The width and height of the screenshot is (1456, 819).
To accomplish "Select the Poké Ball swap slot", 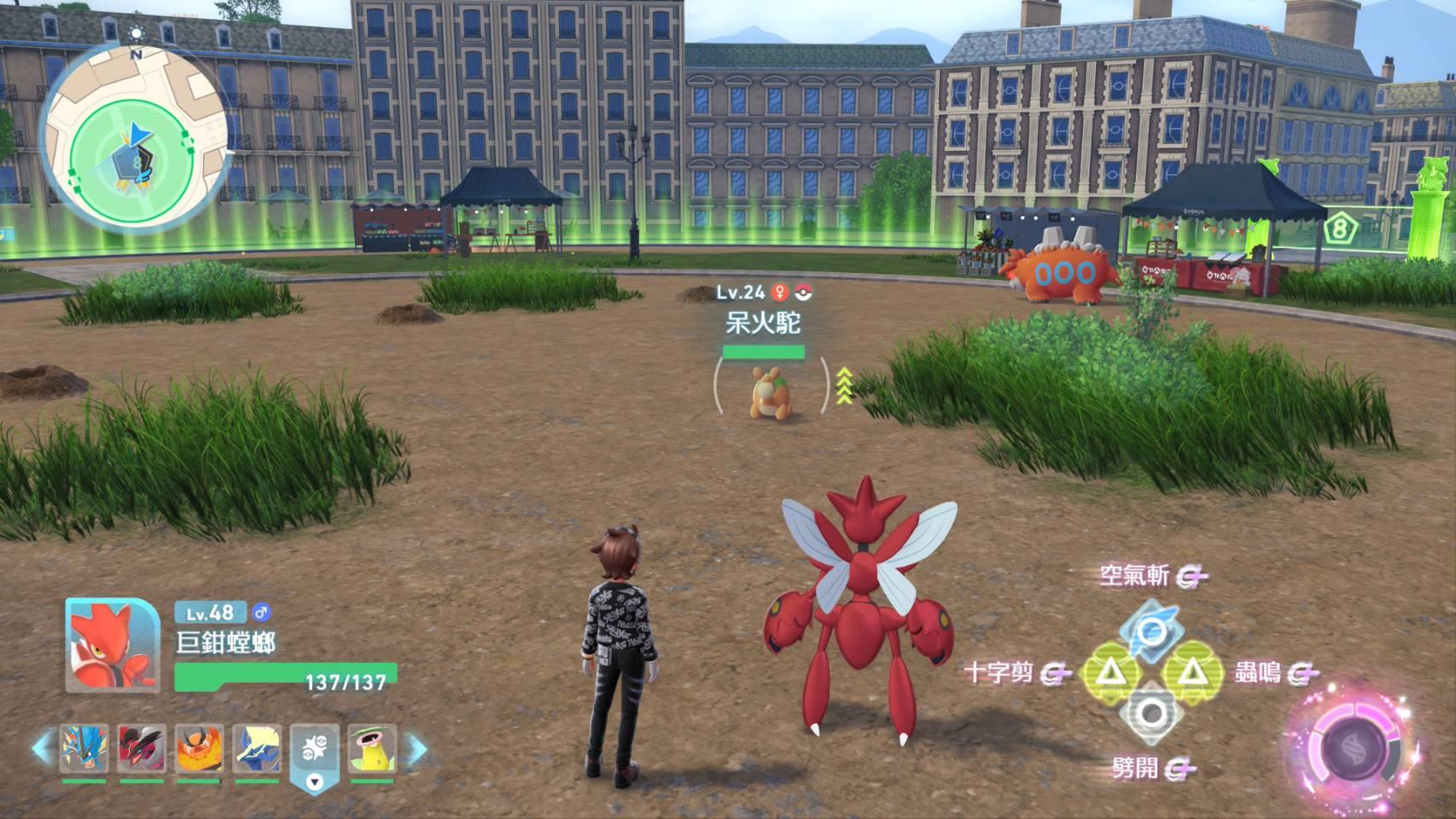I will pyautogui.click(x=314, y=750).
